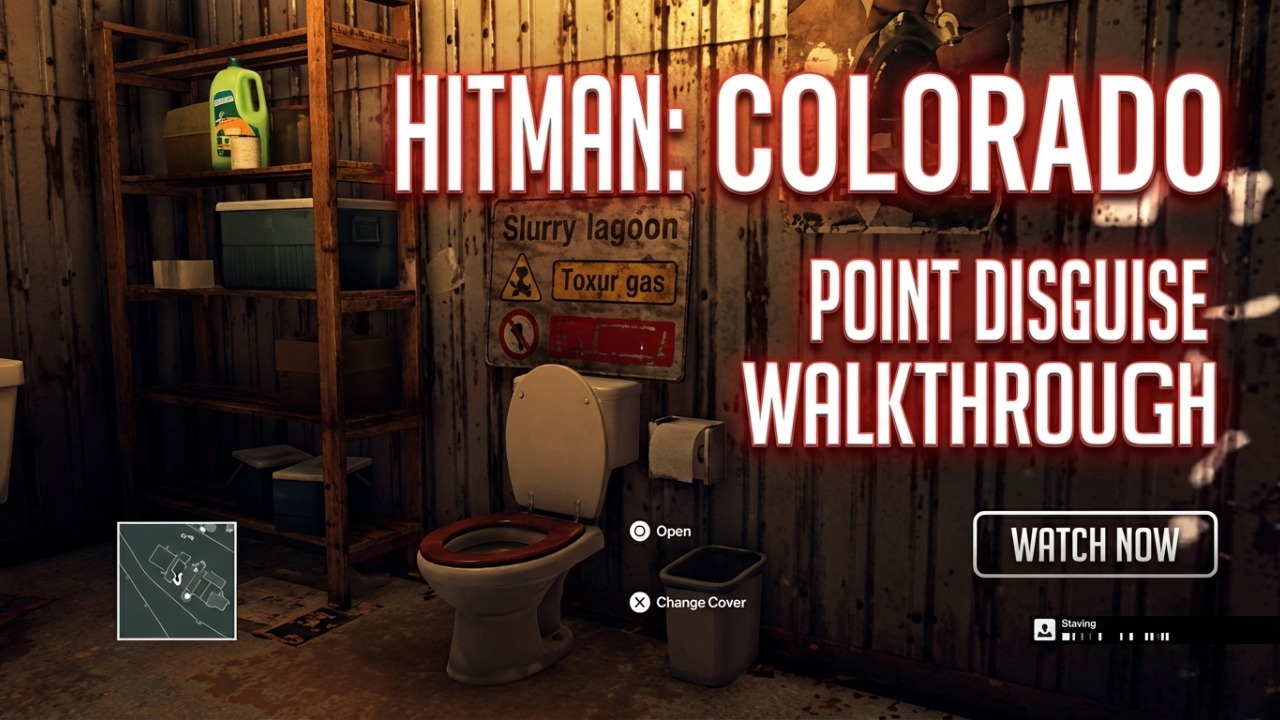The image size is (1280, 720).
Task: Click the Staving progress meter bars
Action: pyautogui.click(x=1115, y=636)
